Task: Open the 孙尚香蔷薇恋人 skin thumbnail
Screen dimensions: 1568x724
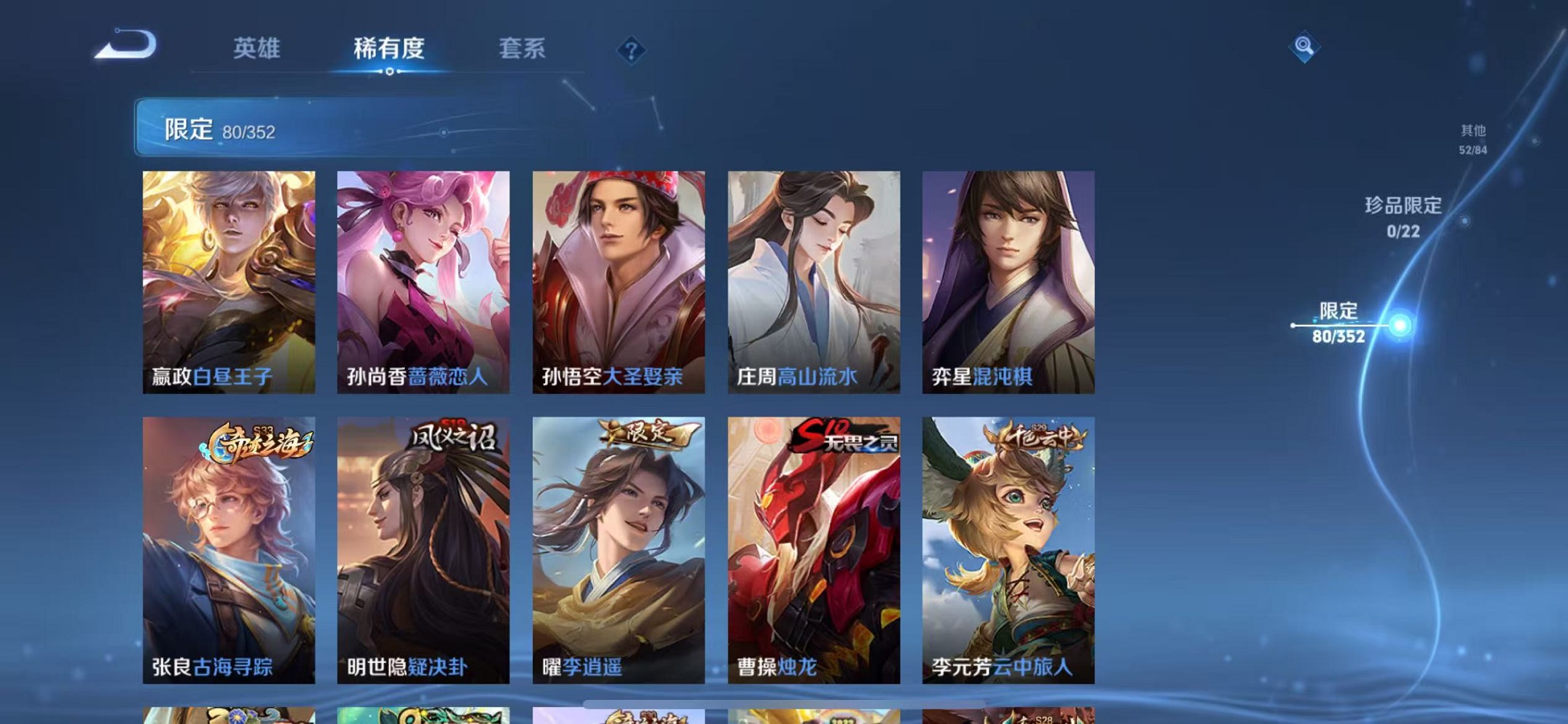Action: pos(424,283)
